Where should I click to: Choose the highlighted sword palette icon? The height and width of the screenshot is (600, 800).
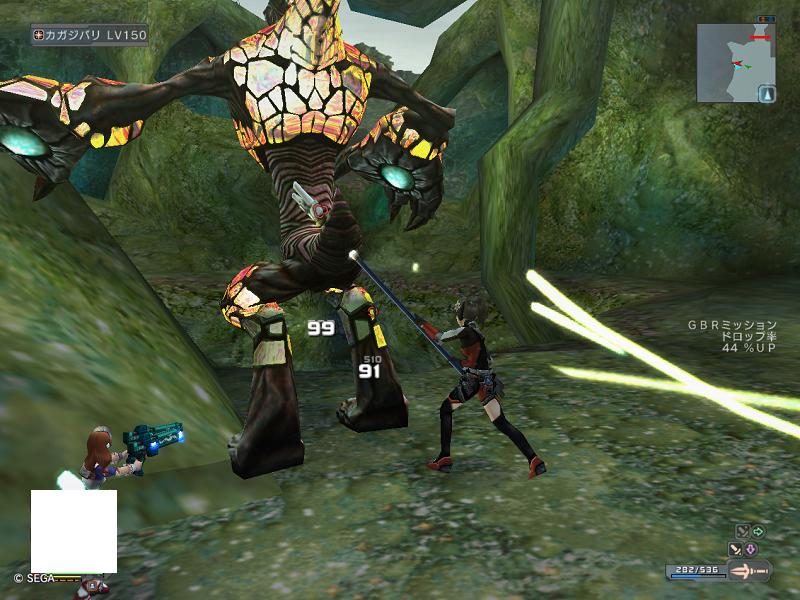tap(735, 549)
